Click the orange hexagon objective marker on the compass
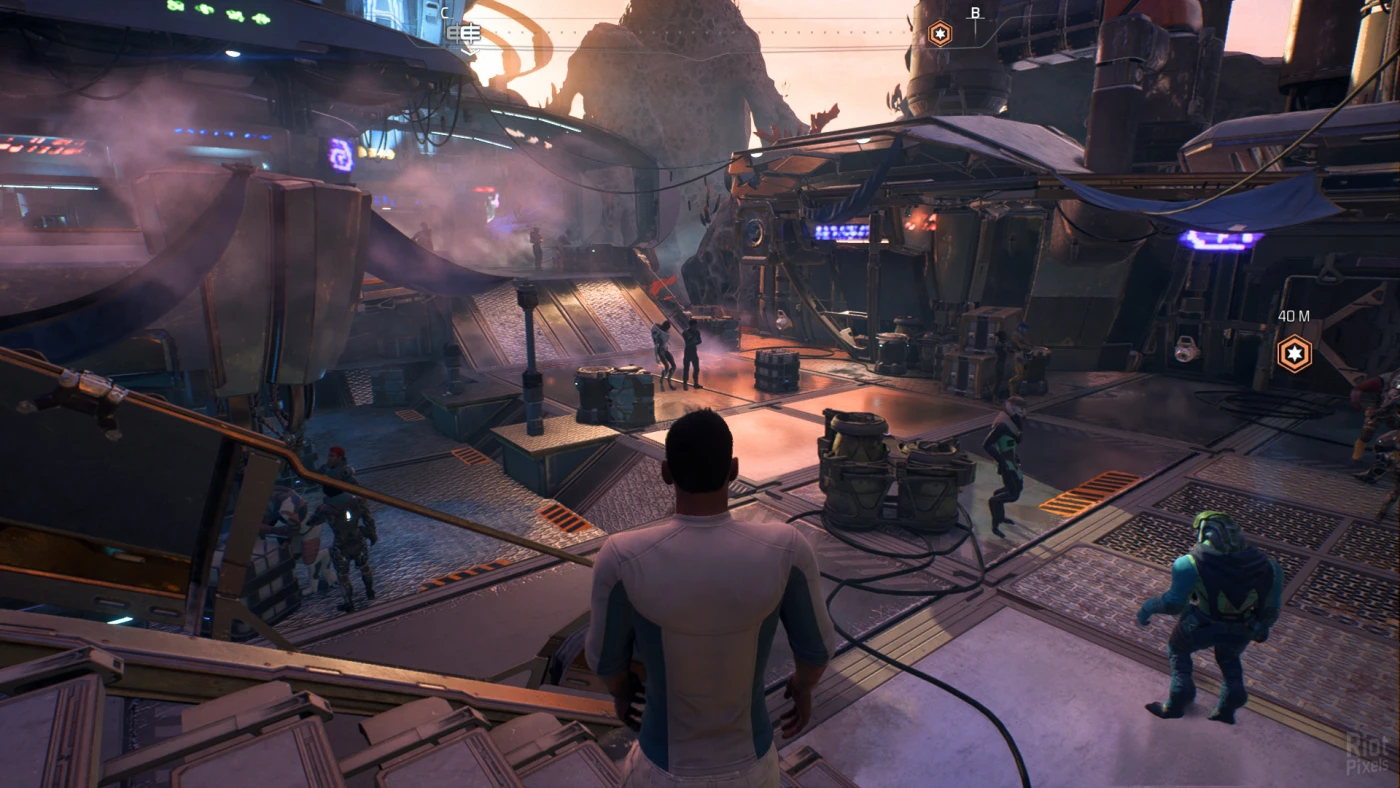This screenshot has height=788, width=1400. pos(940,34)
